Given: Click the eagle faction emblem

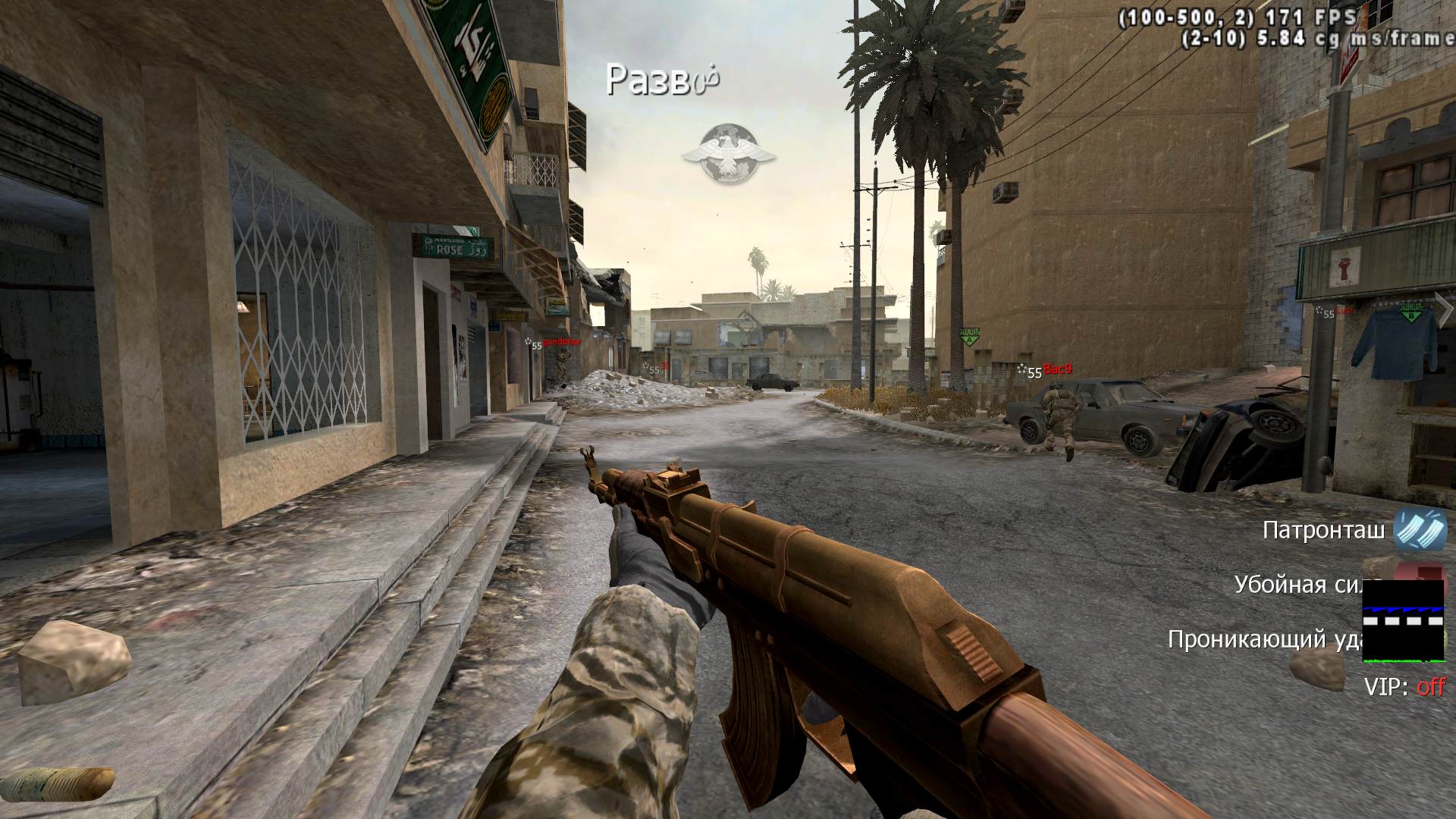Looking at the screenshot, I should [x=728, y=154].
